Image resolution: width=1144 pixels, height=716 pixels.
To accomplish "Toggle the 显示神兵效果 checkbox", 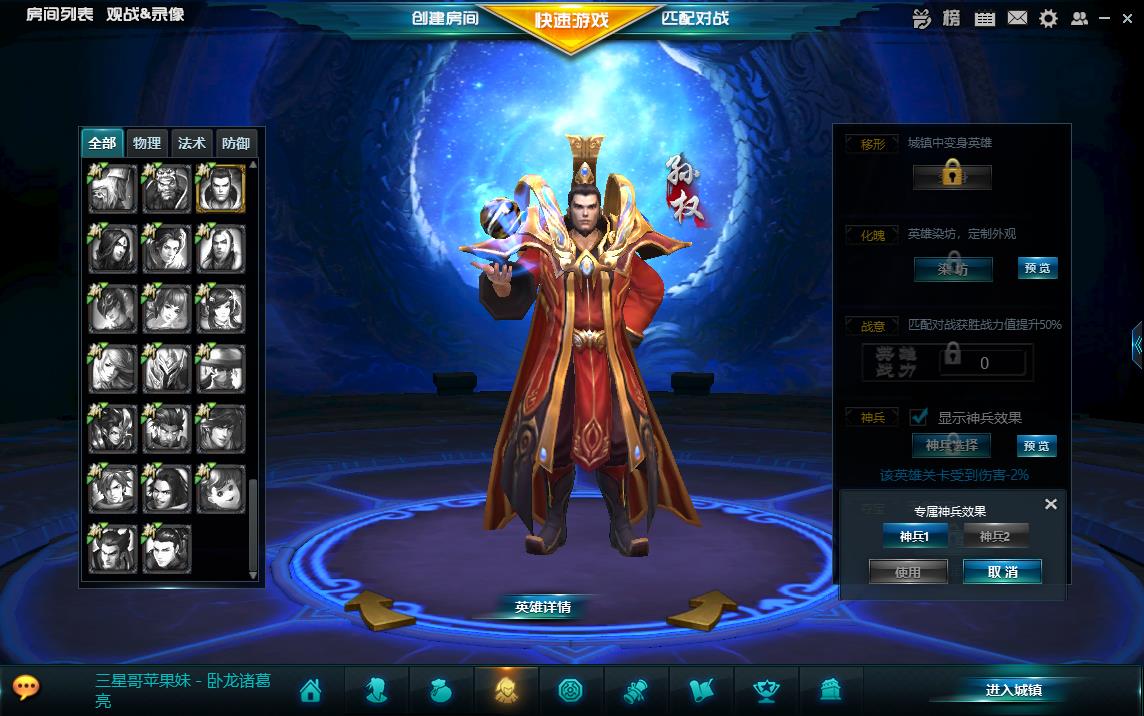I will (920, 417).
